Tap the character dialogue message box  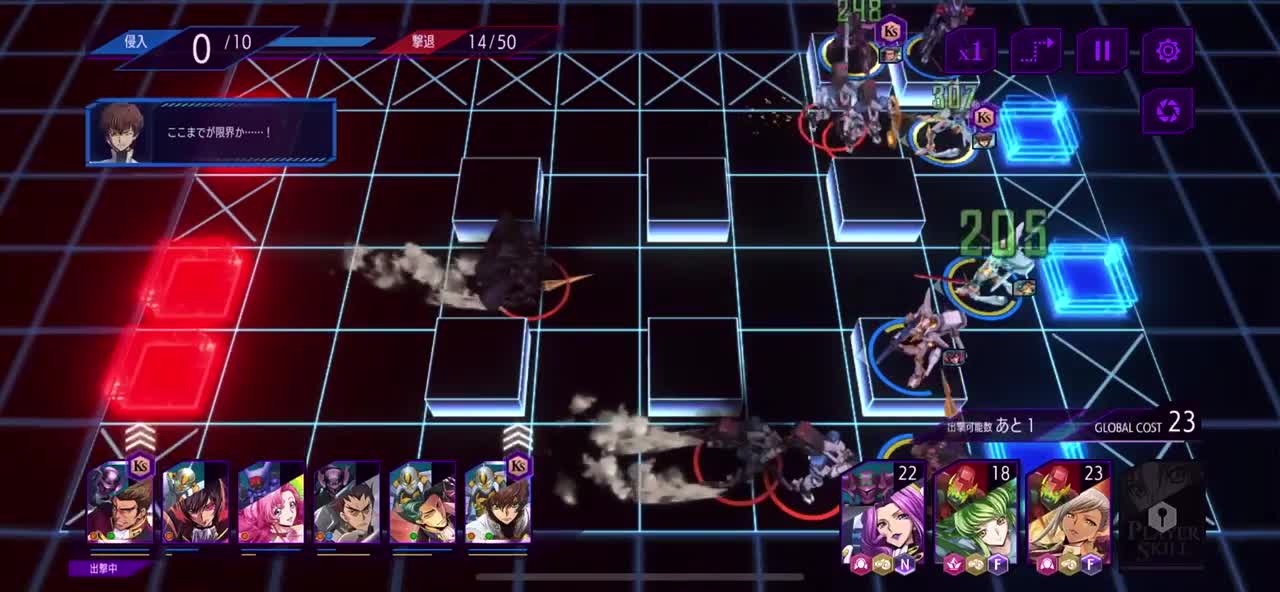coord(211,132)
